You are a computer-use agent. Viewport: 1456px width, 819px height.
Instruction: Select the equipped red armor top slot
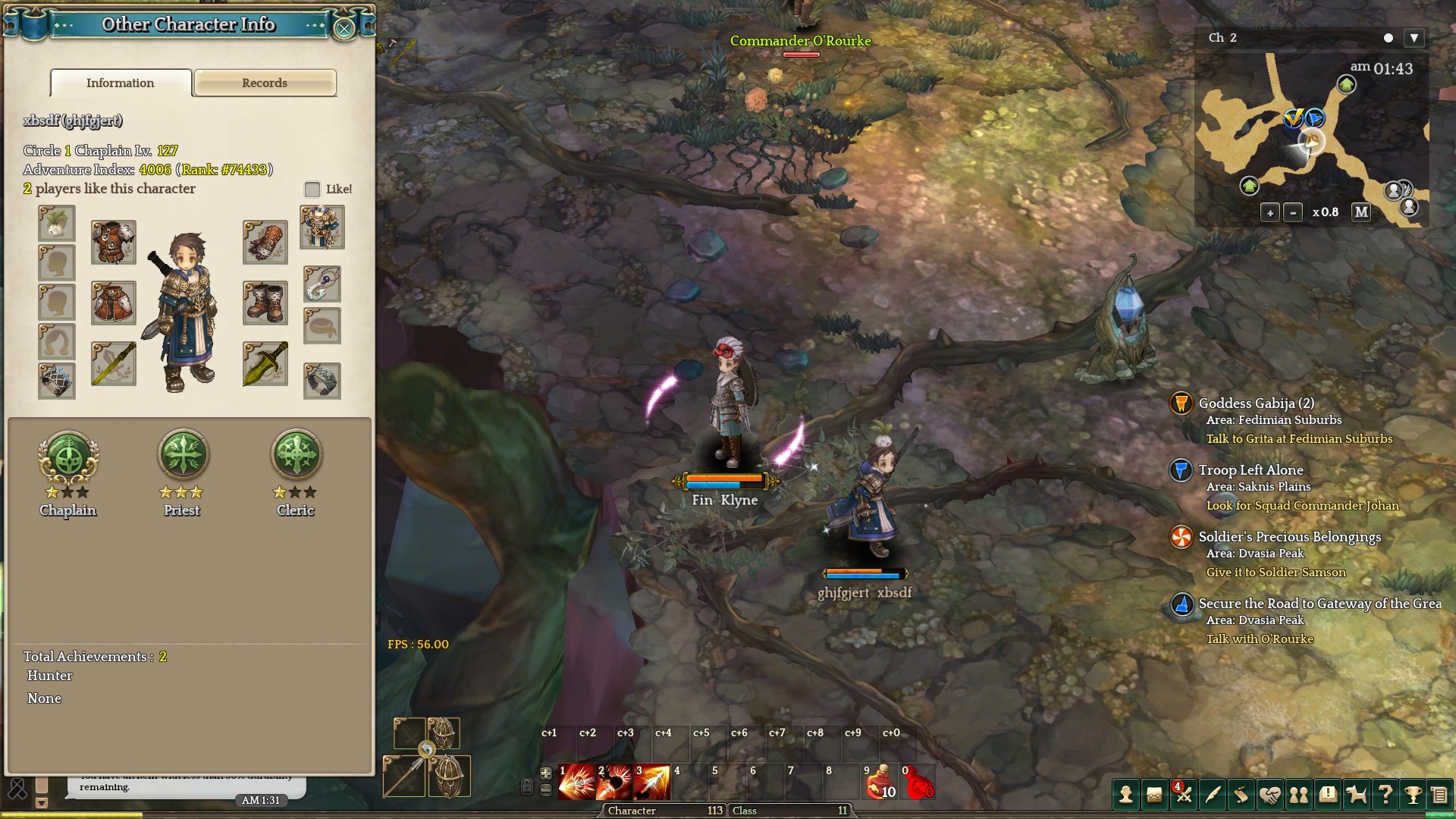point(113,242)
